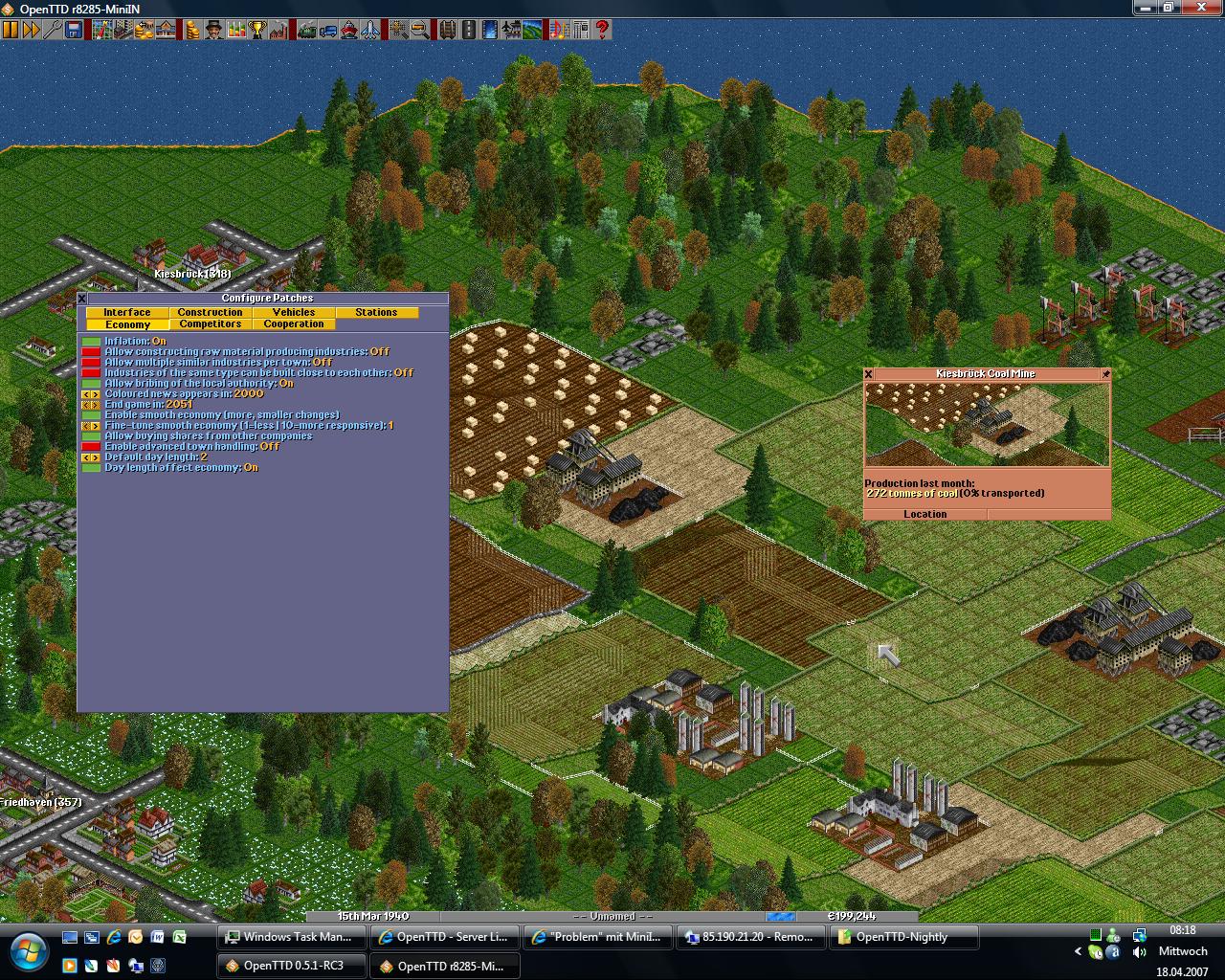Viewport: 1225px width, 980px height.
Task: Toggle Enable advanced town handling
Action: click(x=91, y=447)
